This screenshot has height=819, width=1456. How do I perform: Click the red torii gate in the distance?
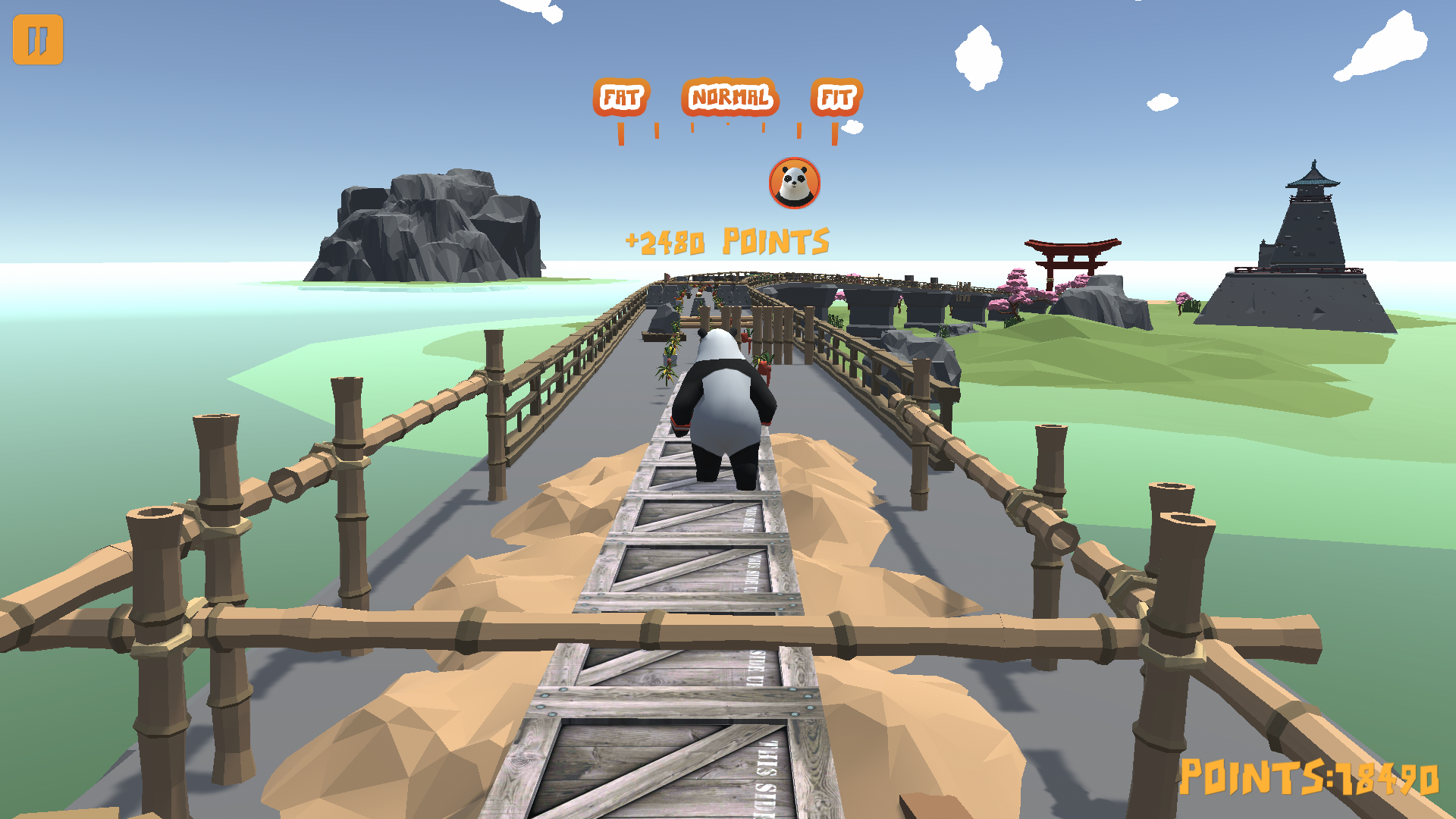coord(1072,256)
